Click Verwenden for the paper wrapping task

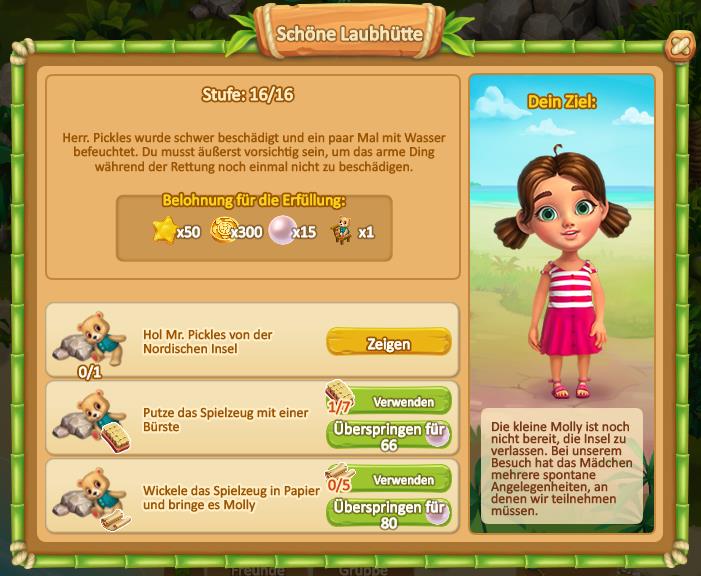(x=402, y=480)
